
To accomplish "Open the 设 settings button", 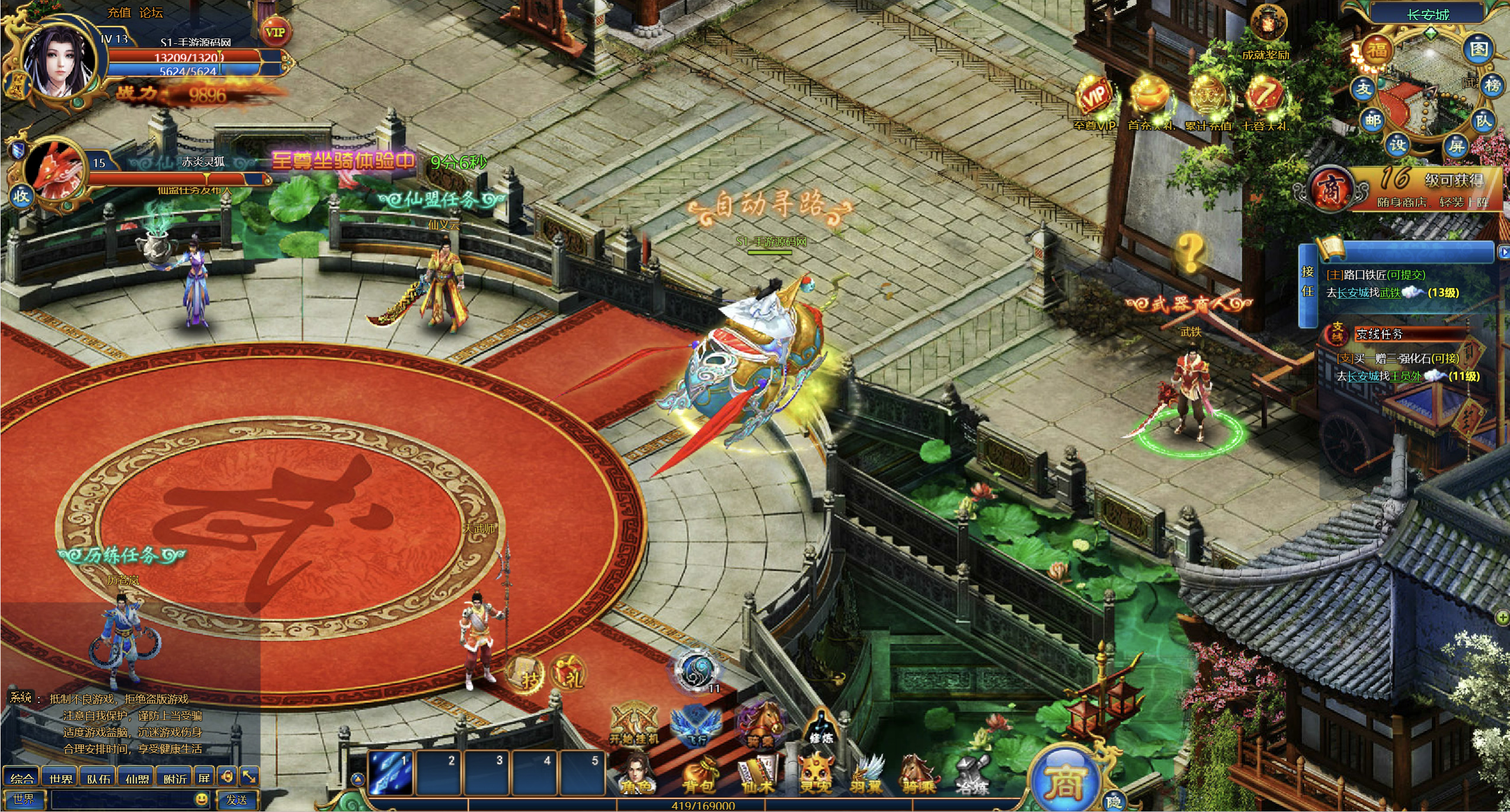I will [x=1397, y=145].
